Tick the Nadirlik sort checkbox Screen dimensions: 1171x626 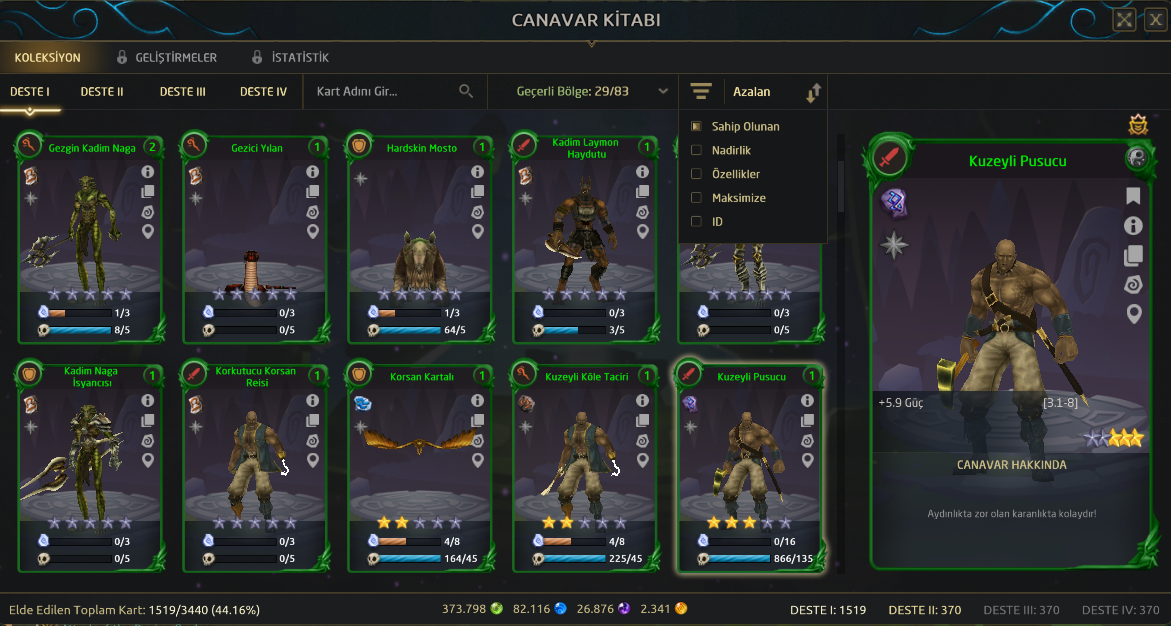(697, 150)
